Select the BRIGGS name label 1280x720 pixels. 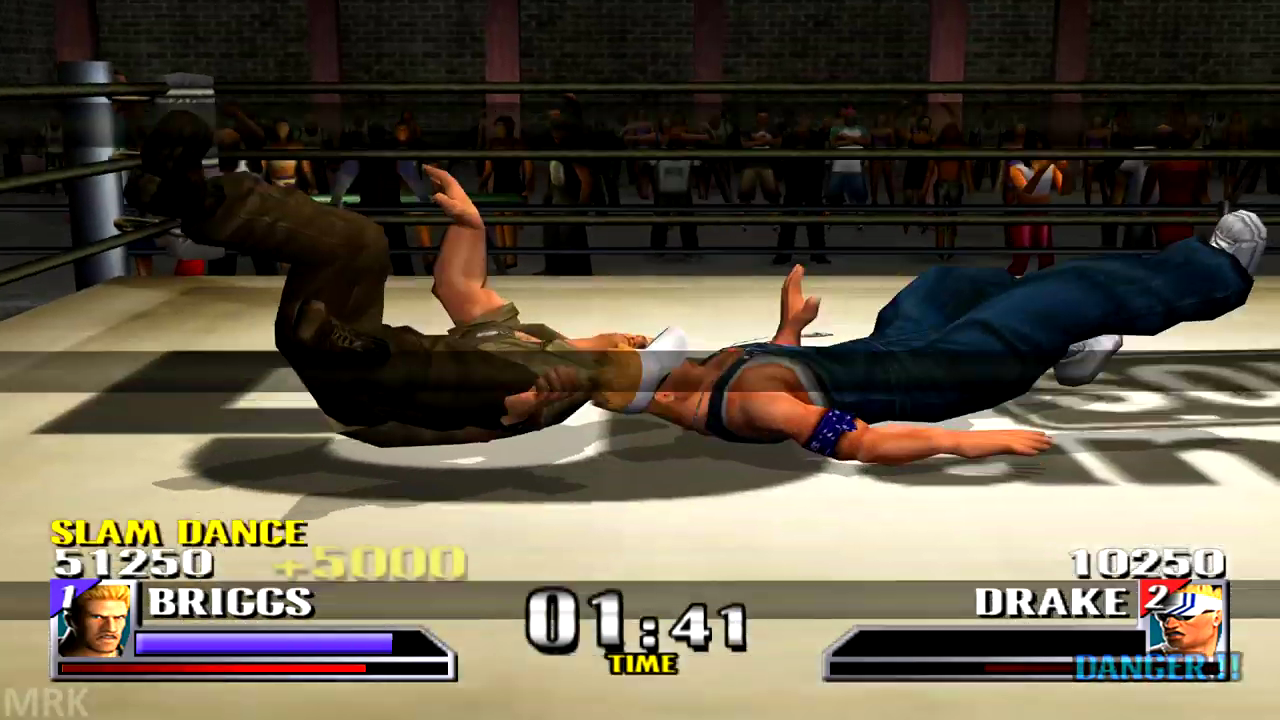pos(230,602)
